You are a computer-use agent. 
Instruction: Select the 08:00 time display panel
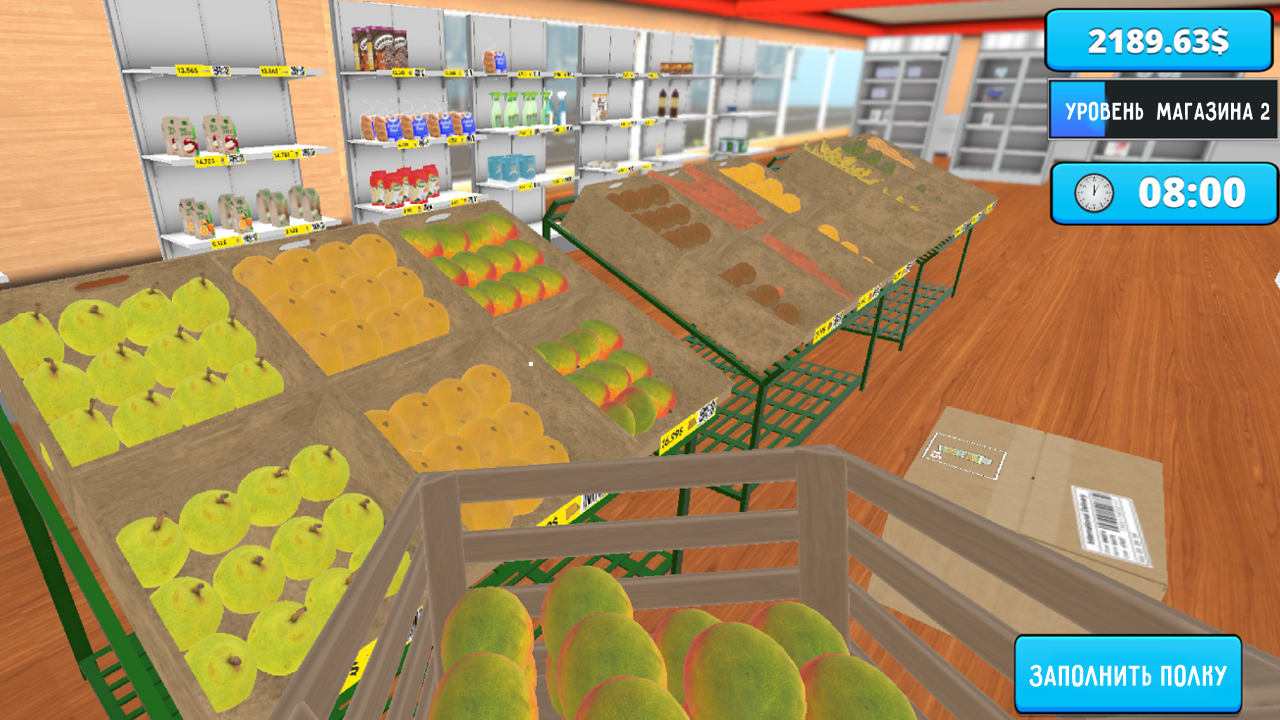pos(1163,190)
